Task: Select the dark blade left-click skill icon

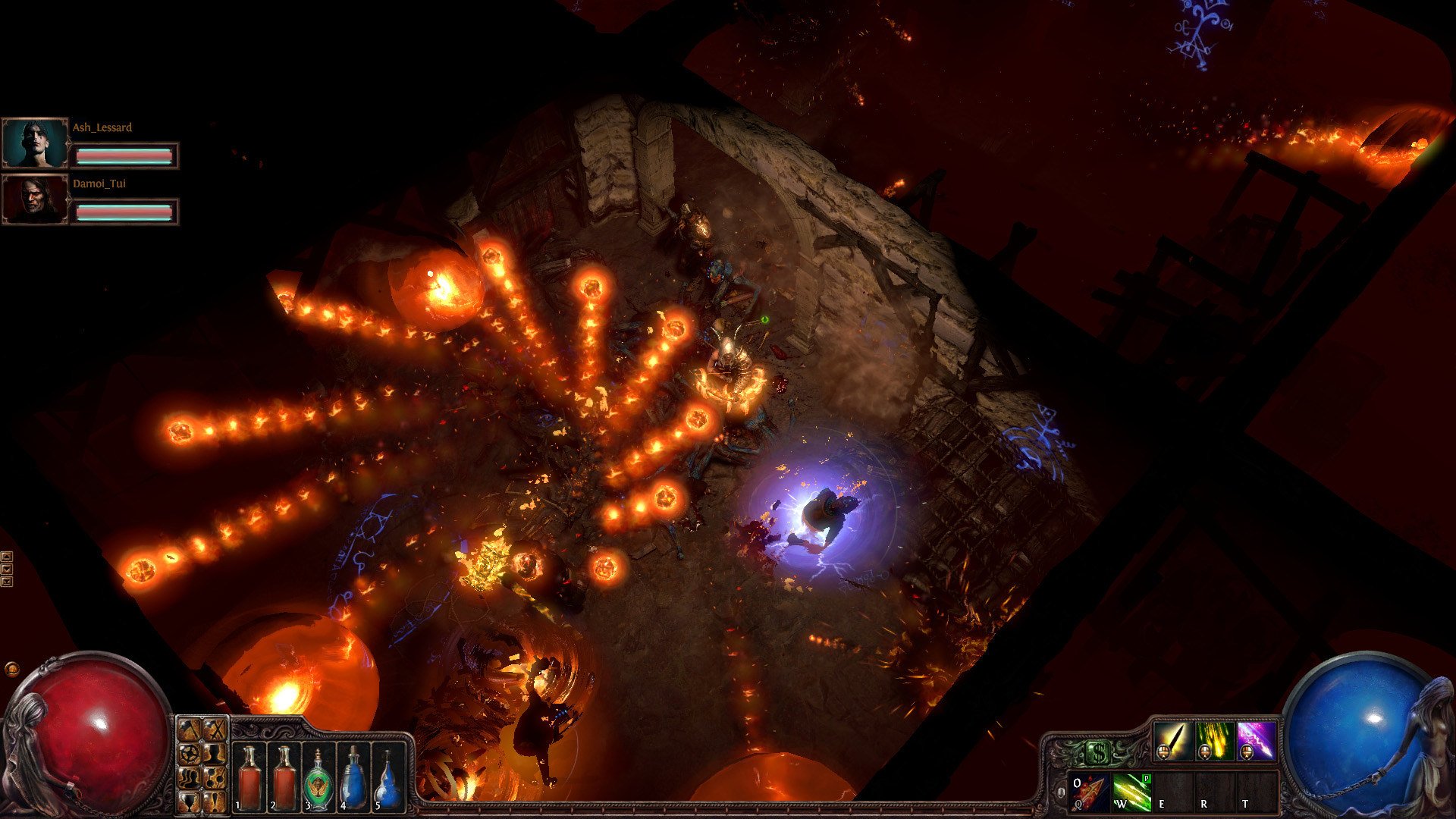Action: click(x=1172, y=741)
